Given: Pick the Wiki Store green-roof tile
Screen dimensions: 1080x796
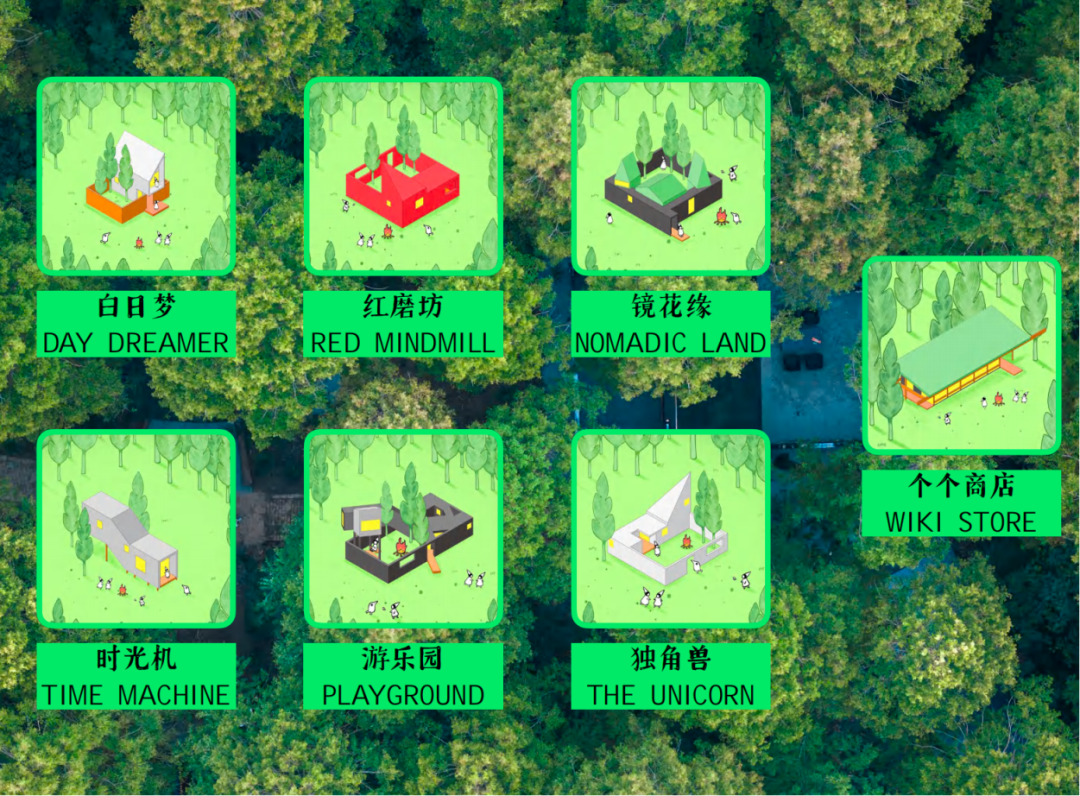Looking at the screenshot, I should click(x=961, y=356).
